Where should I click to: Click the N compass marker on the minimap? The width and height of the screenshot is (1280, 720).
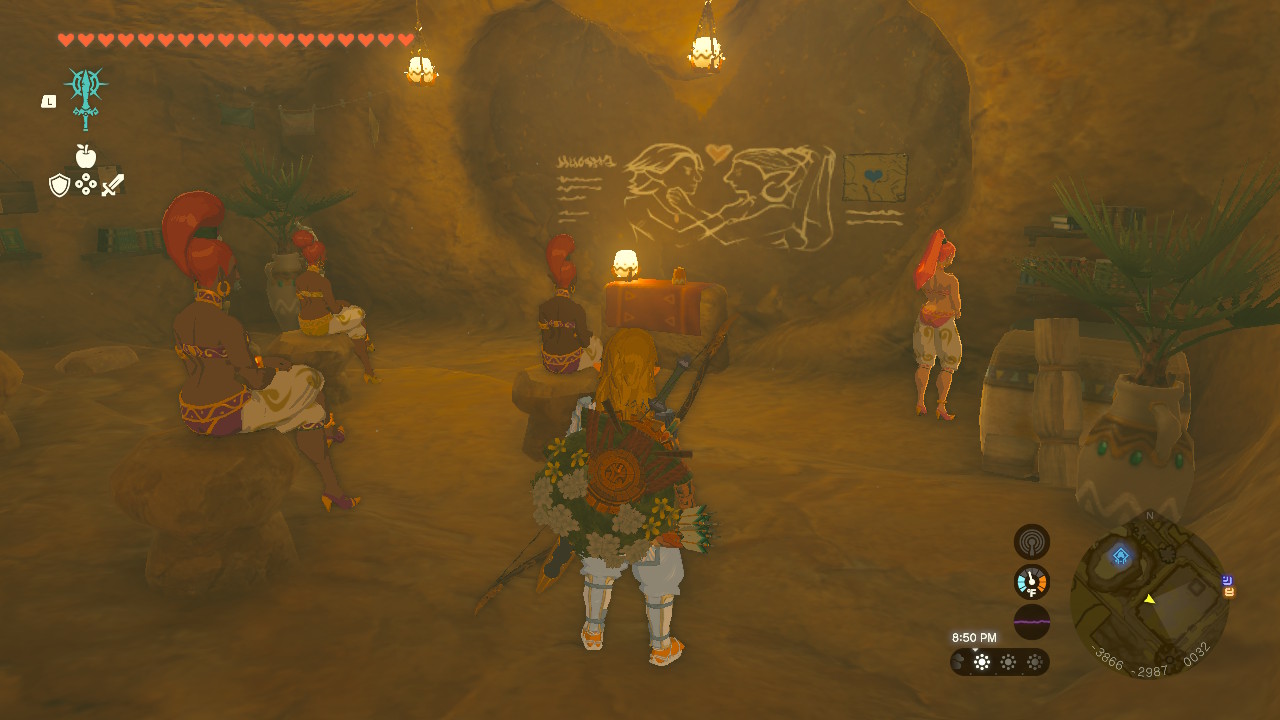tap(1151, 514)
